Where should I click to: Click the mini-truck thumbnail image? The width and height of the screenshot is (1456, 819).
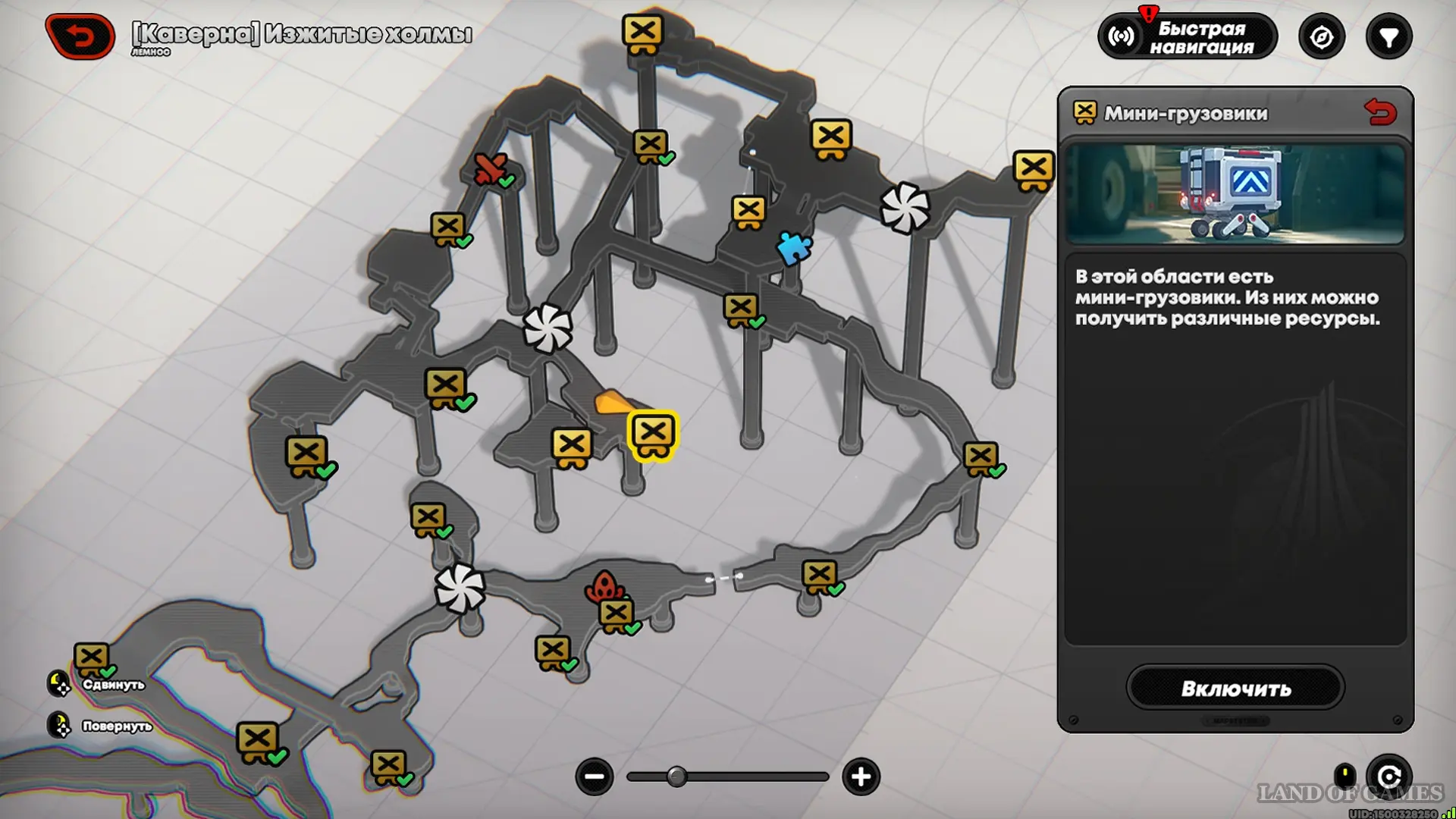point(1235,194)
